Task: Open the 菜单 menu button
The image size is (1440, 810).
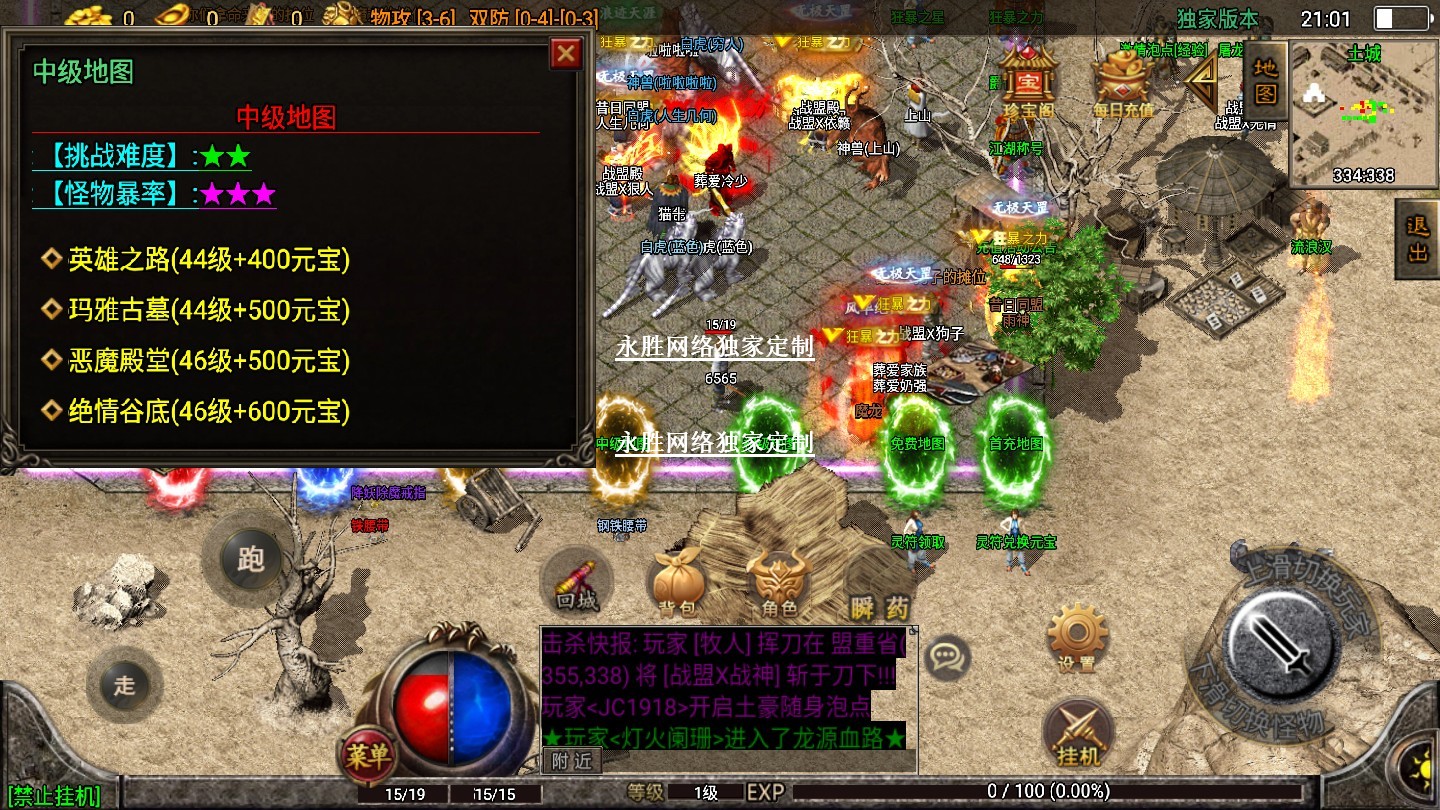Action: [367, 755]
